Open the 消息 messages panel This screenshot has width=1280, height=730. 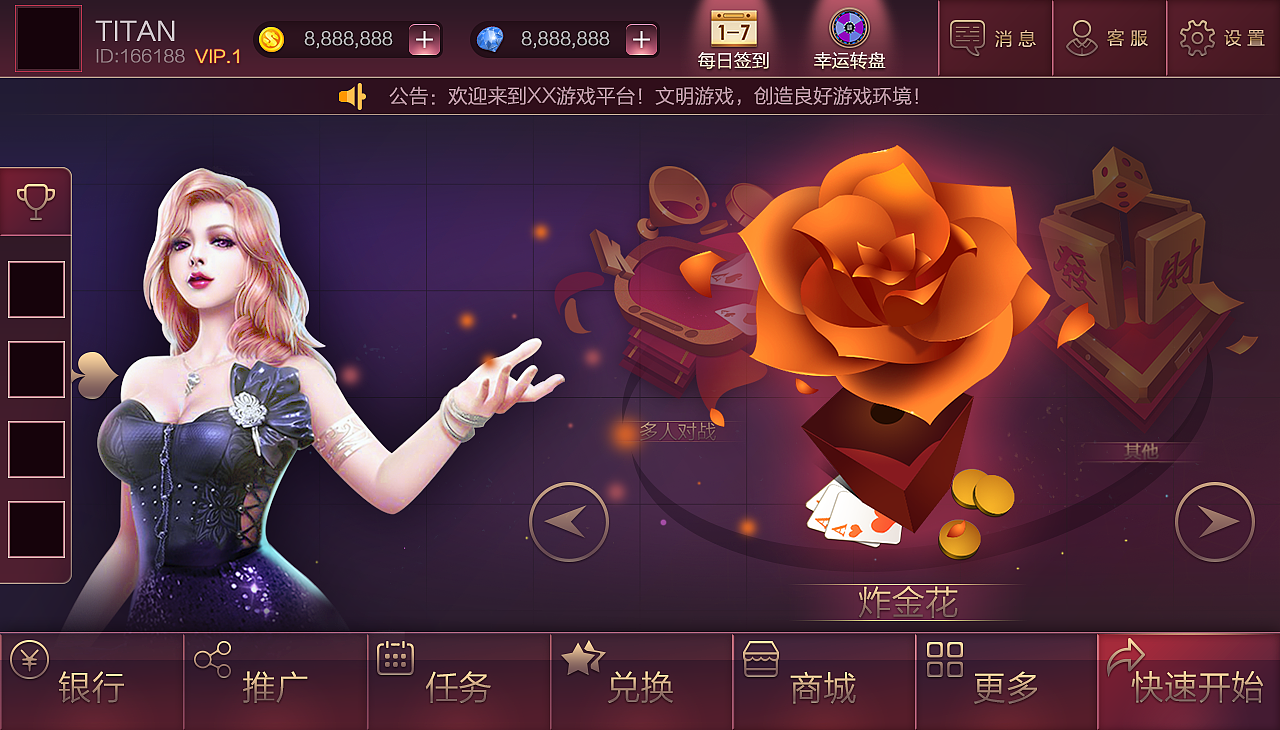pos(994,38)
